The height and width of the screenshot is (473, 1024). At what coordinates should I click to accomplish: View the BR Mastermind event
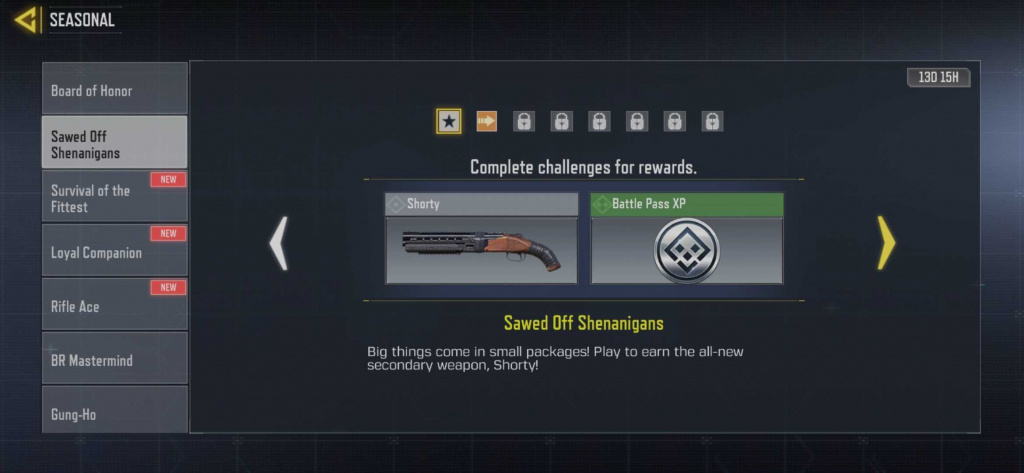tap(114, 360)
